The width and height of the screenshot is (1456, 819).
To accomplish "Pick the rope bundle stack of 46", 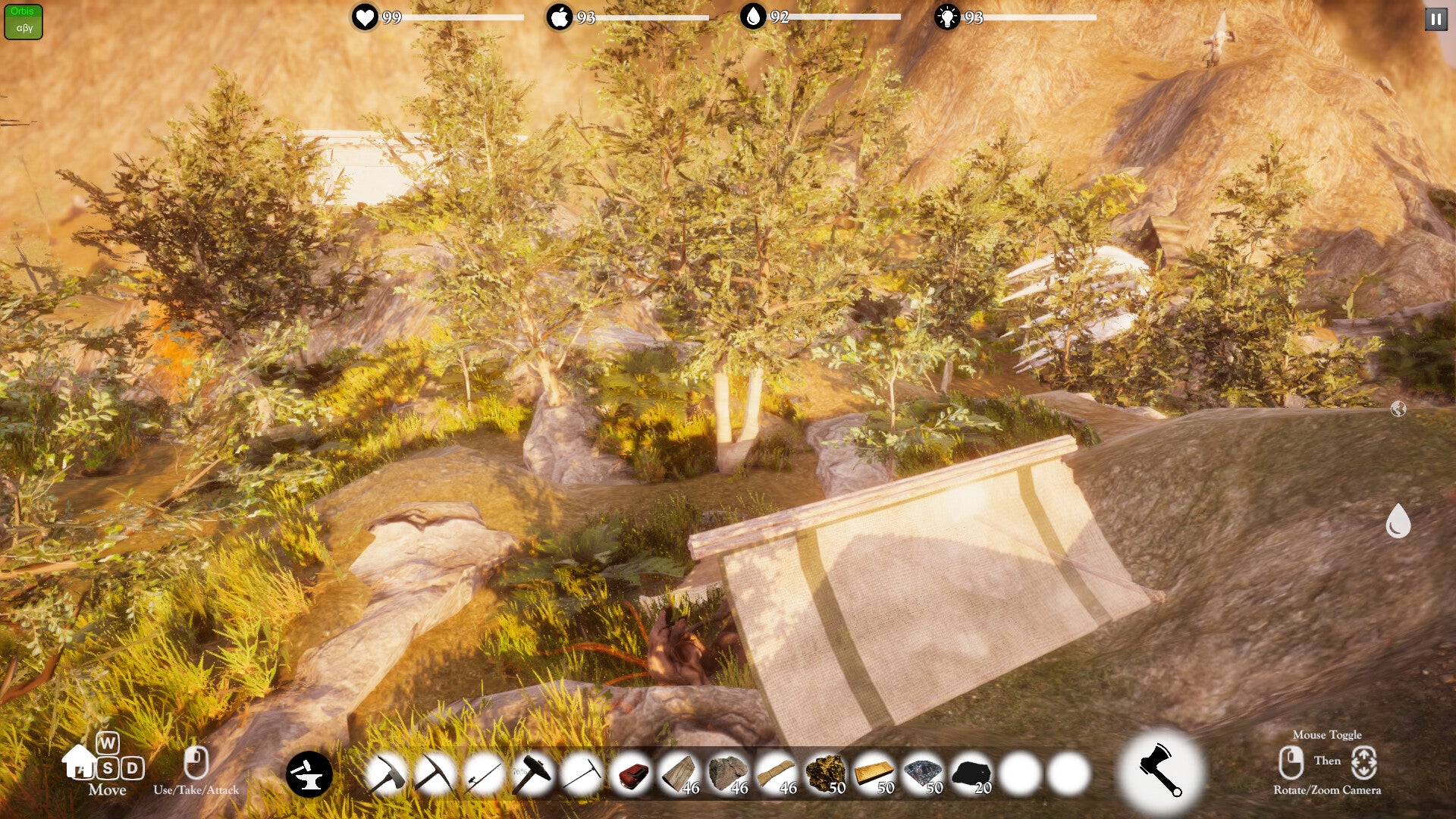I will click(x=776, y=774).
